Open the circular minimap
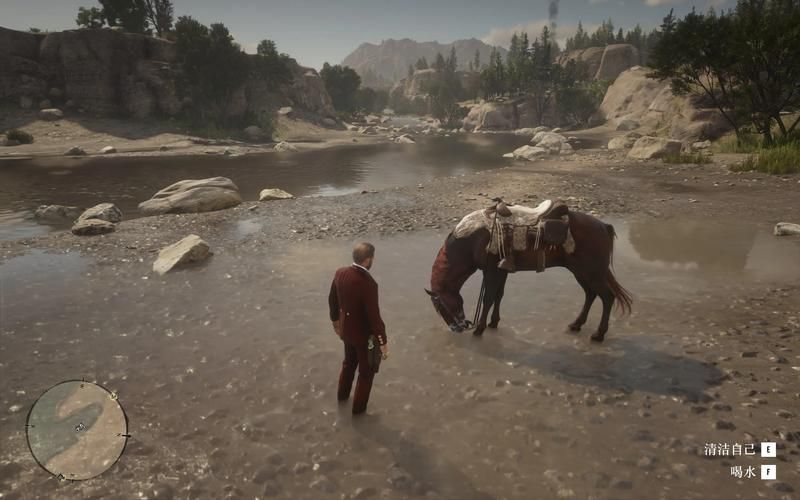The image size is (800, 500). [x=77, y=430]
